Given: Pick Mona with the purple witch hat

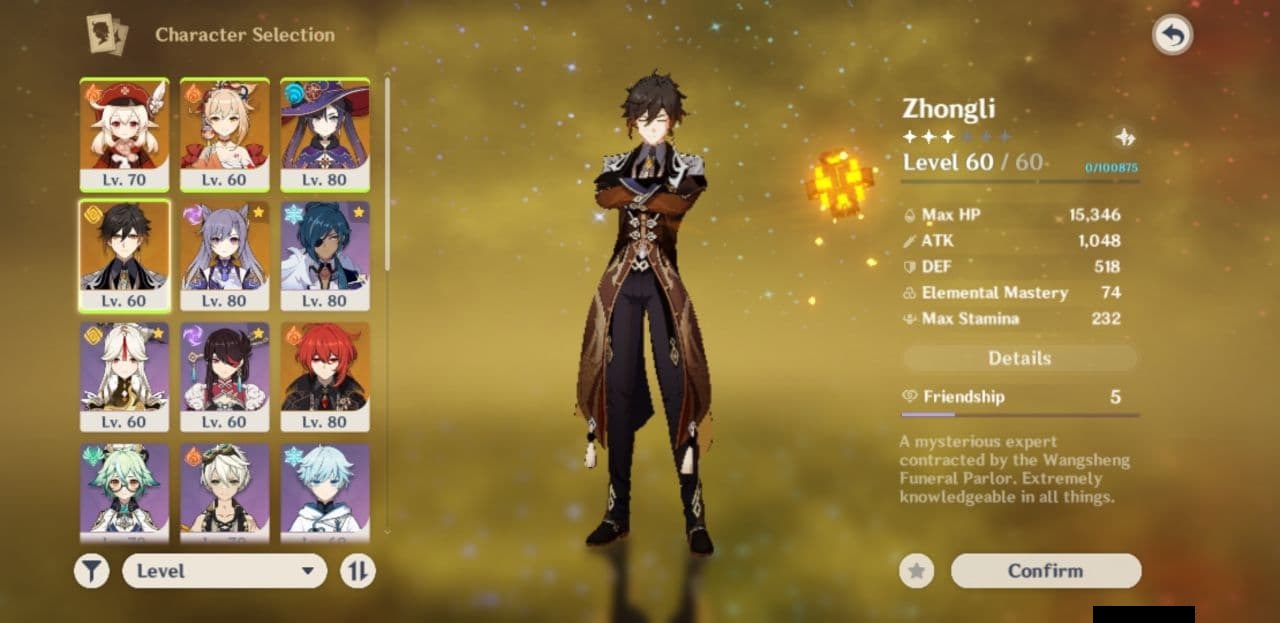Looking at the screenshot, I should pyautogui.click(x=325, y=134).
